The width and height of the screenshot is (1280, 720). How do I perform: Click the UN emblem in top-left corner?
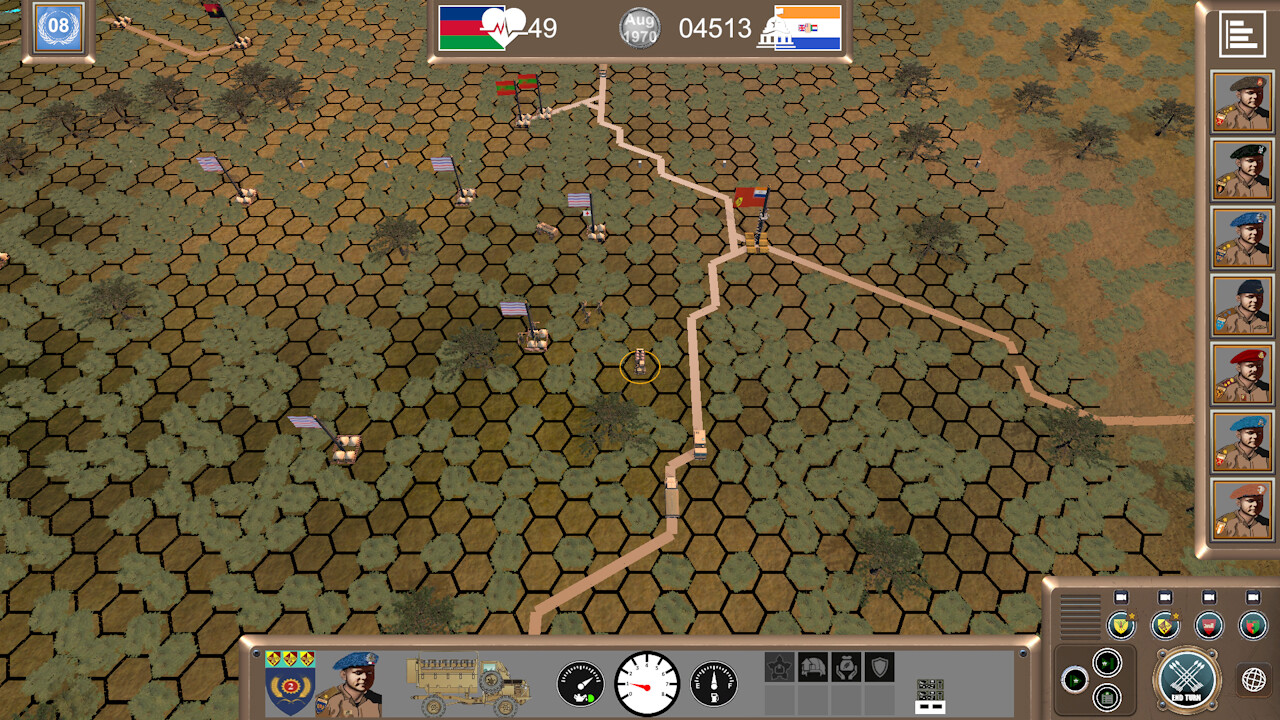coord(57,29)
